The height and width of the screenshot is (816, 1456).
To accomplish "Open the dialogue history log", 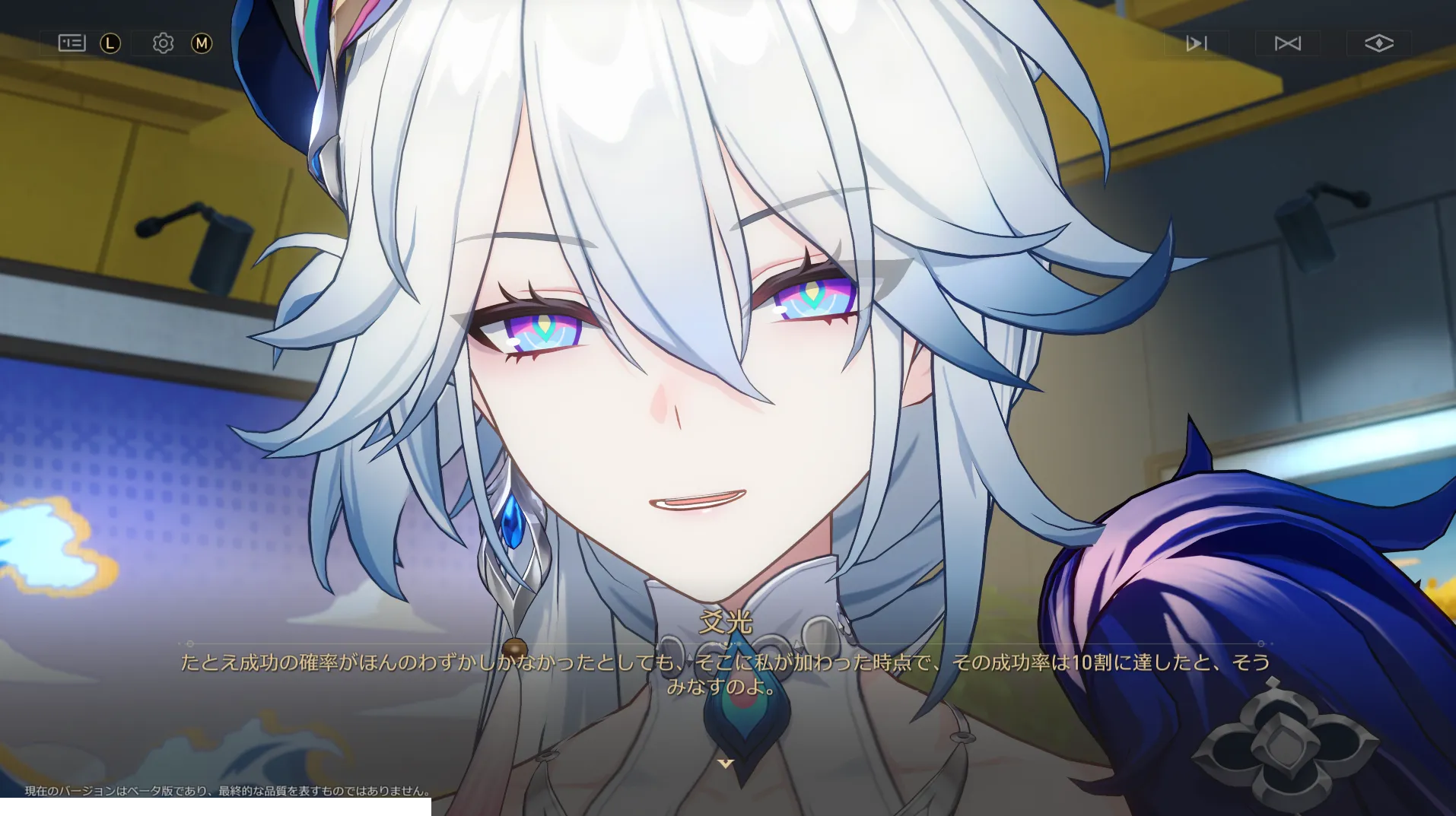I will [71, 43].
